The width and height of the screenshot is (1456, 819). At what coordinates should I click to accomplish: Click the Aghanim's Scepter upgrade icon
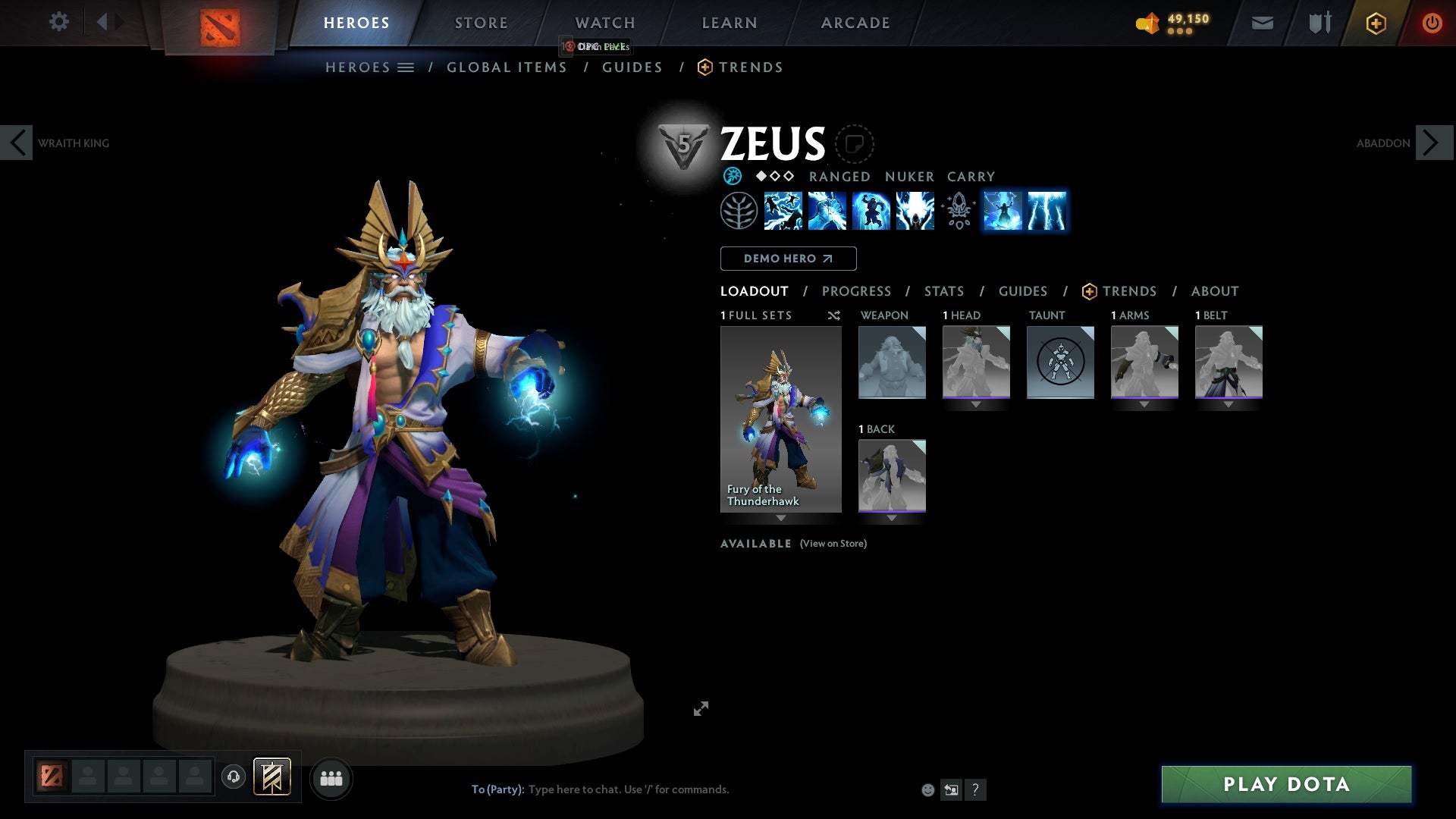coord(957,211)
